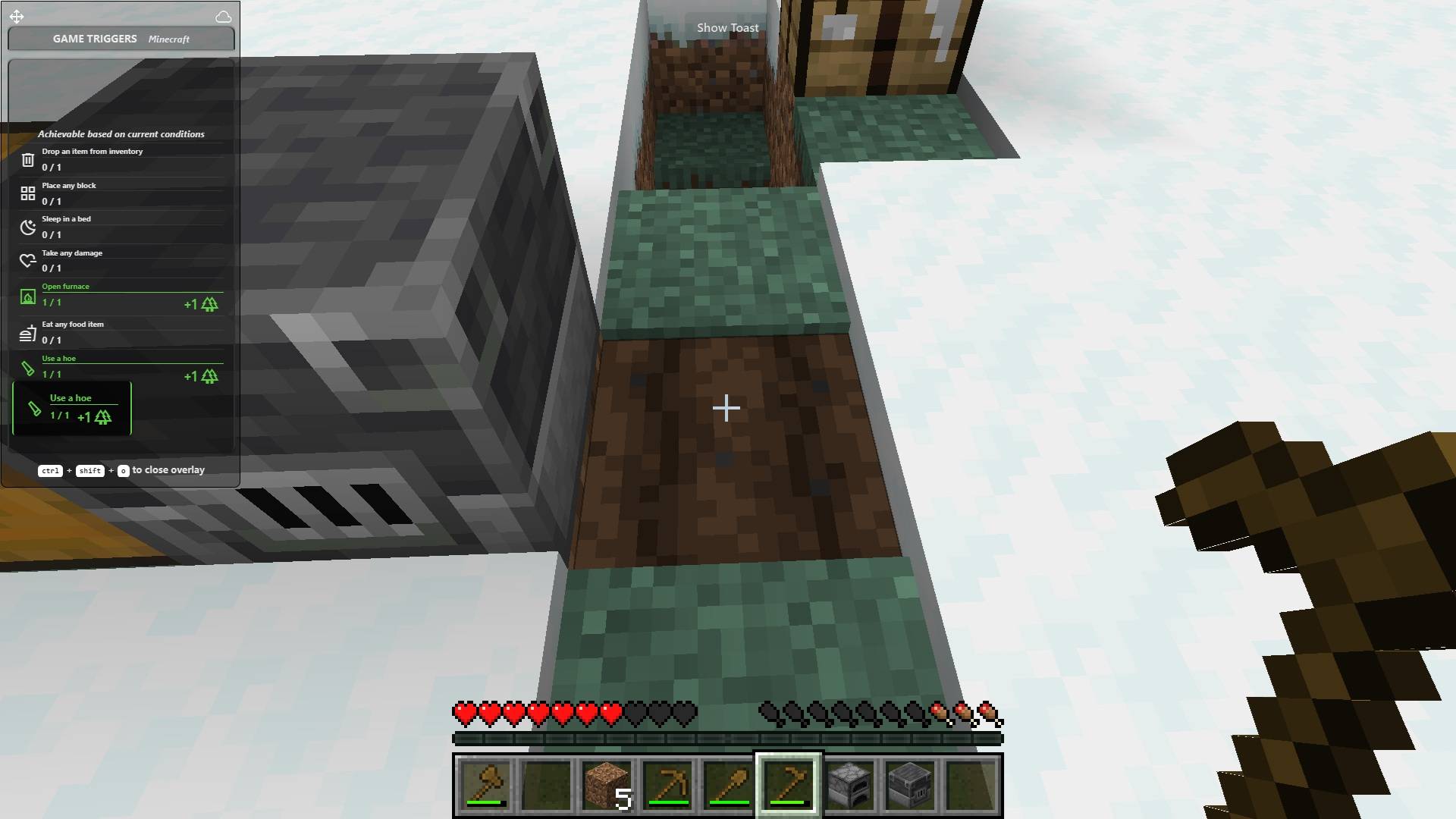This screenshot has height=819, width=1456.
Task: Select the blast furnace in the hotbar
Action: click(910, 785)
